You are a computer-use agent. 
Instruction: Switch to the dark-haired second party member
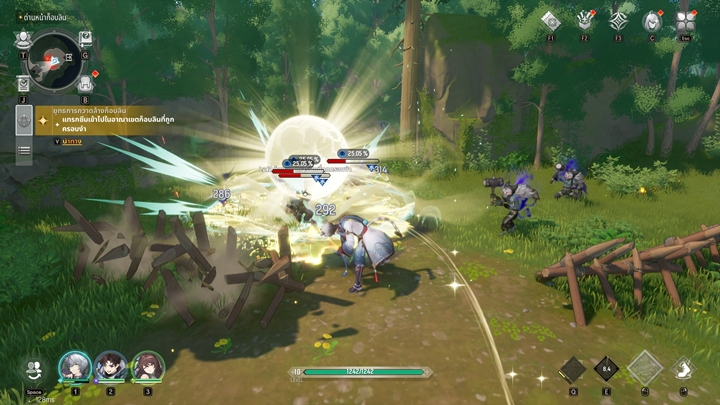pos(111,366)
